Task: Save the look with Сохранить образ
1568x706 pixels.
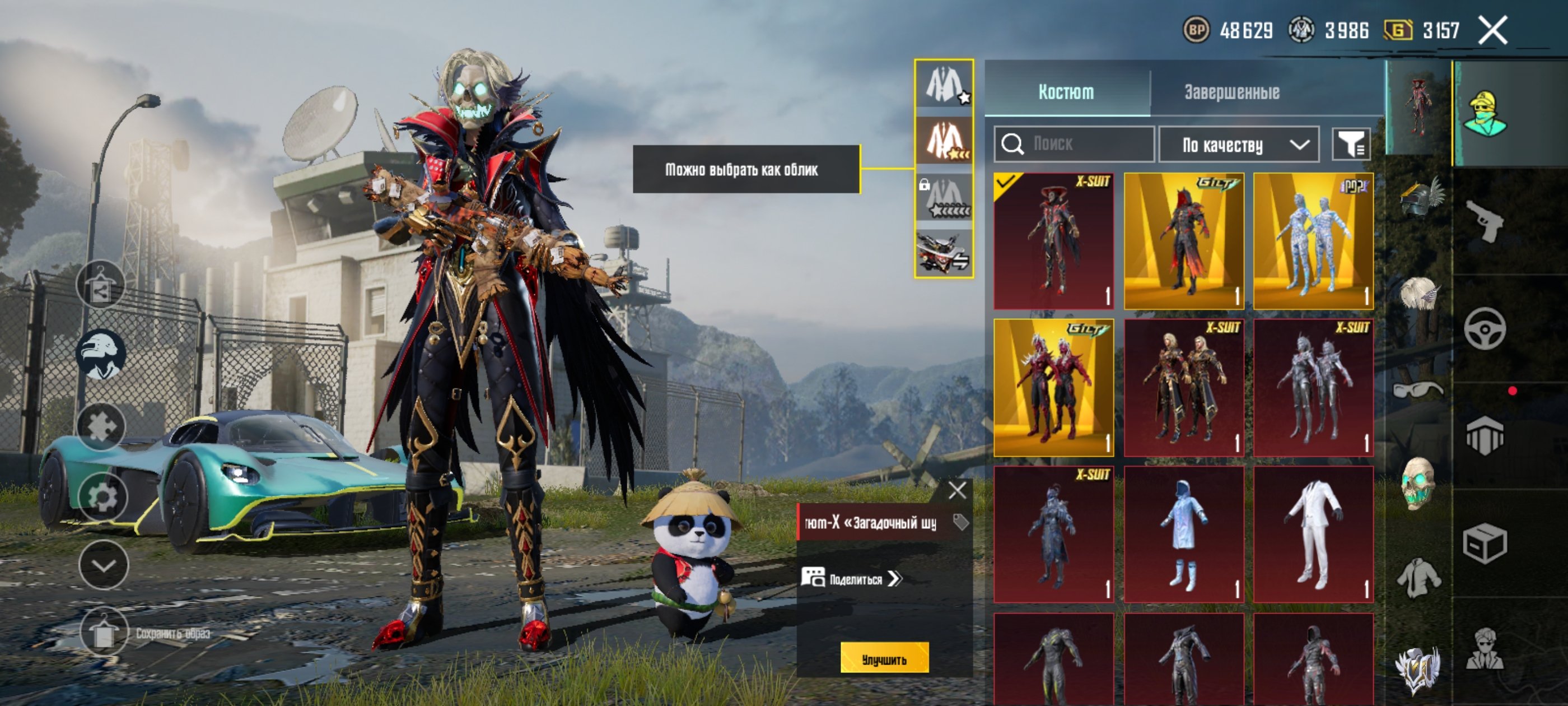Action: coord(104,633)
